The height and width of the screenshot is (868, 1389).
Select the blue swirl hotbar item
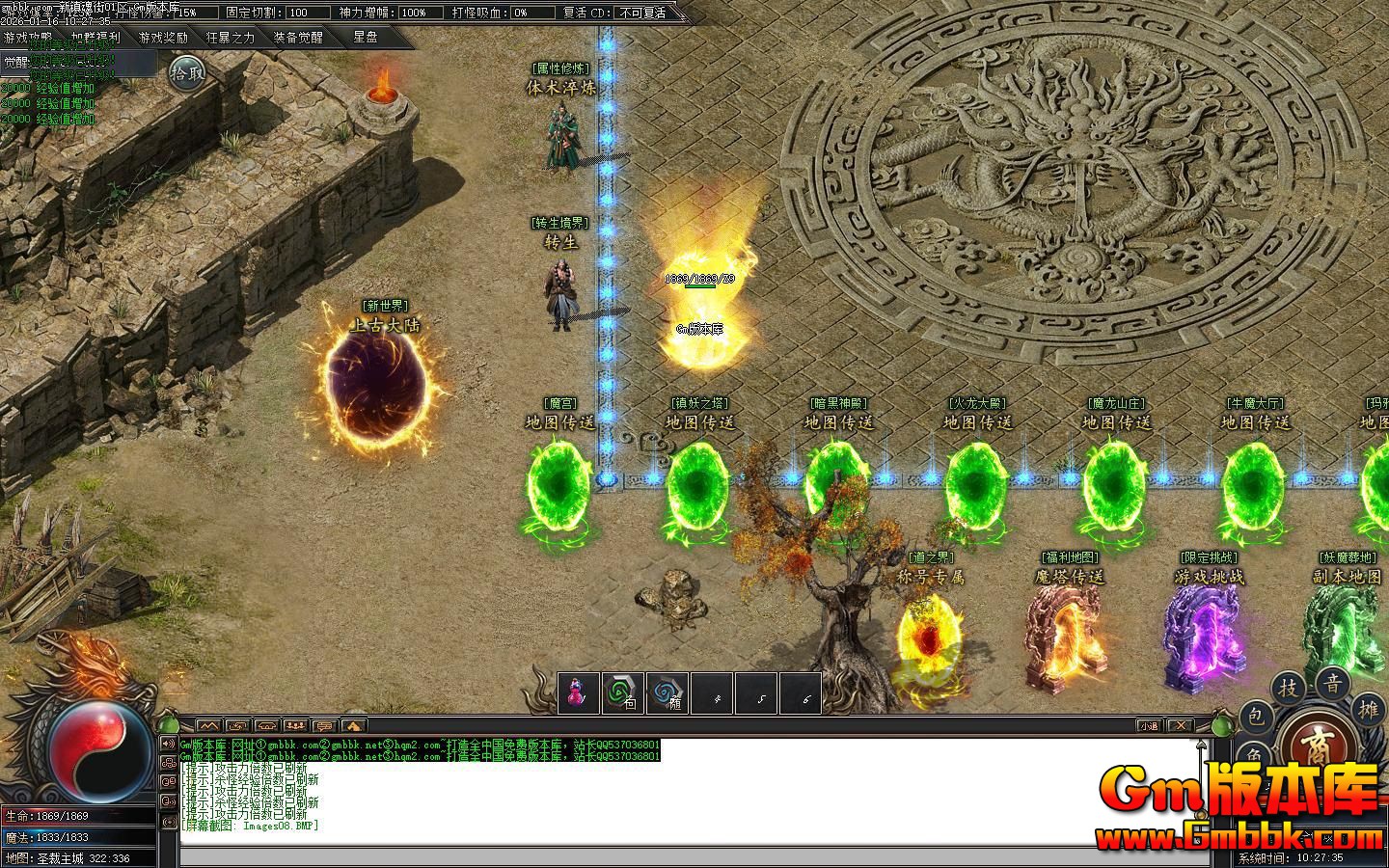[x=667, y=692]
